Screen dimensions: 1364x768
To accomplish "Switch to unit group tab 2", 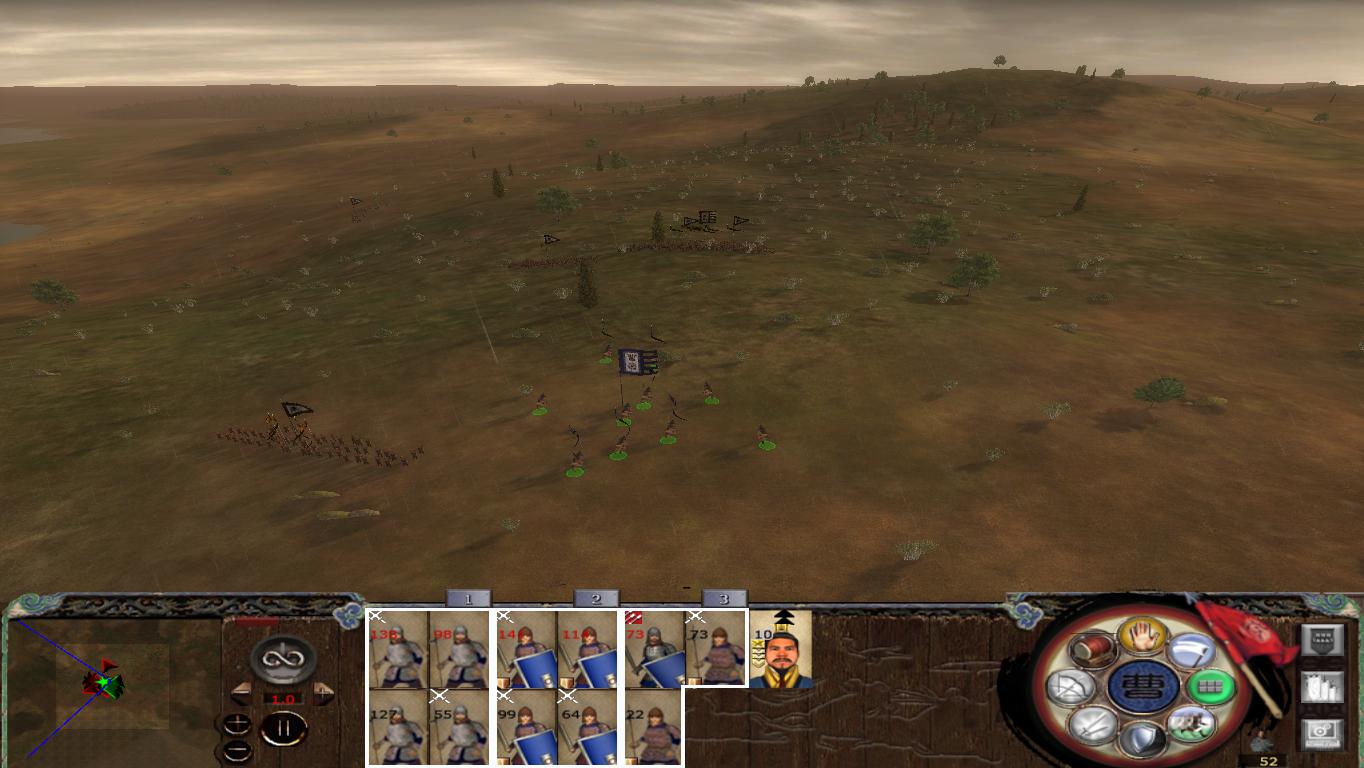I will [x=594, y=598].
